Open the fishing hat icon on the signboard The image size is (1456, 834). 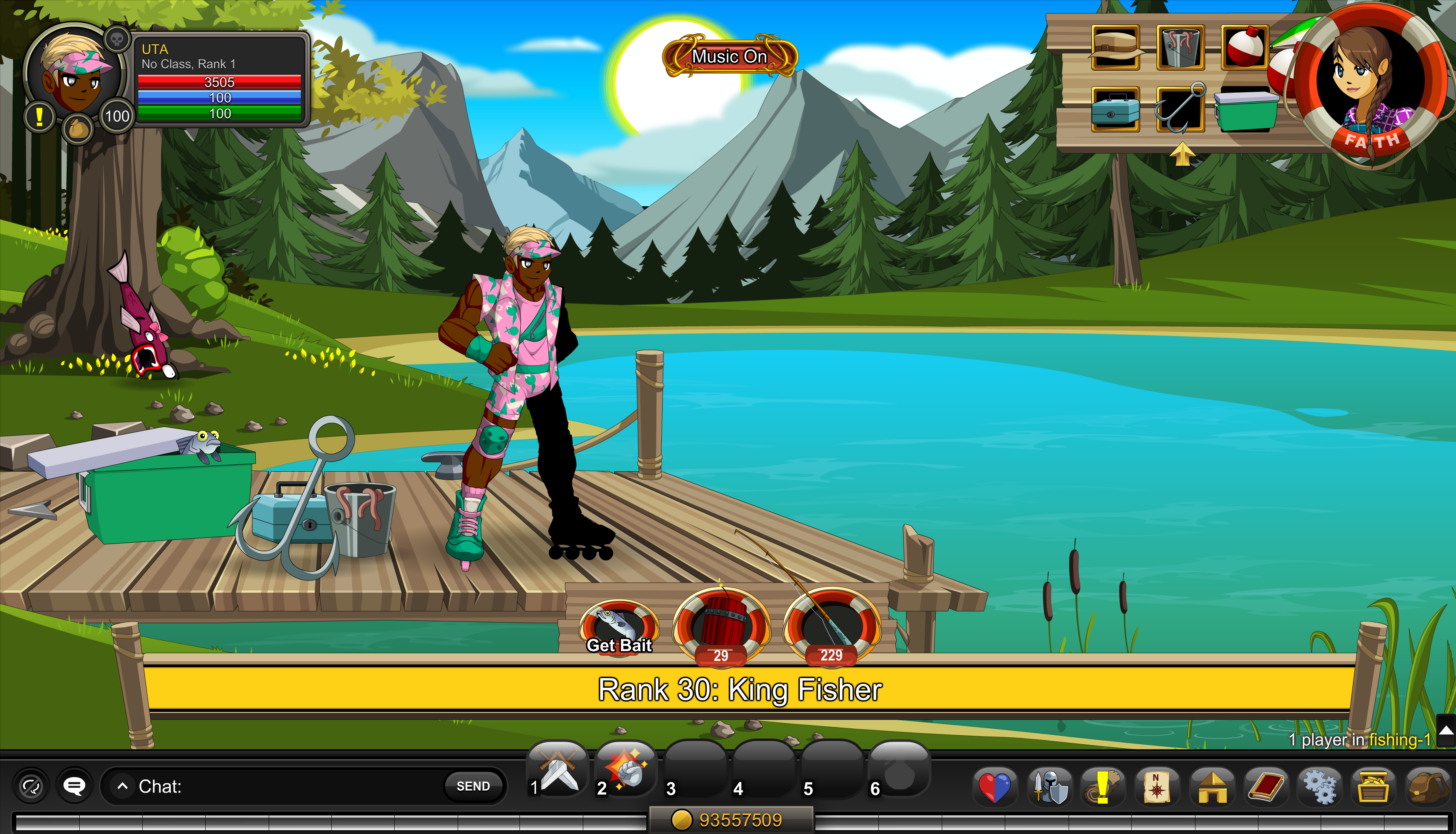(x=1115, y=48)
